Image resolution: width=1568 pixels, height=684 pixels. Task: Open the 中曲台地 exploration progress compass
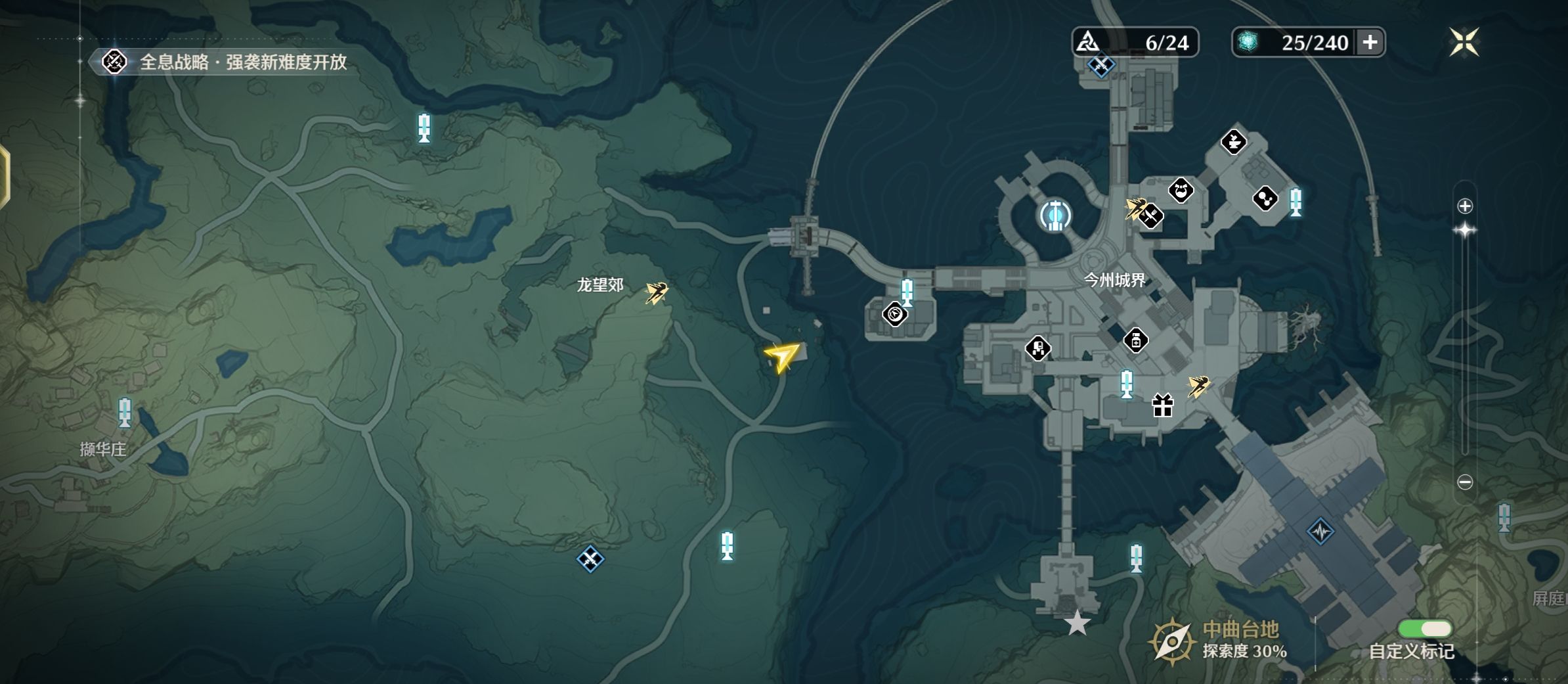1171,641
